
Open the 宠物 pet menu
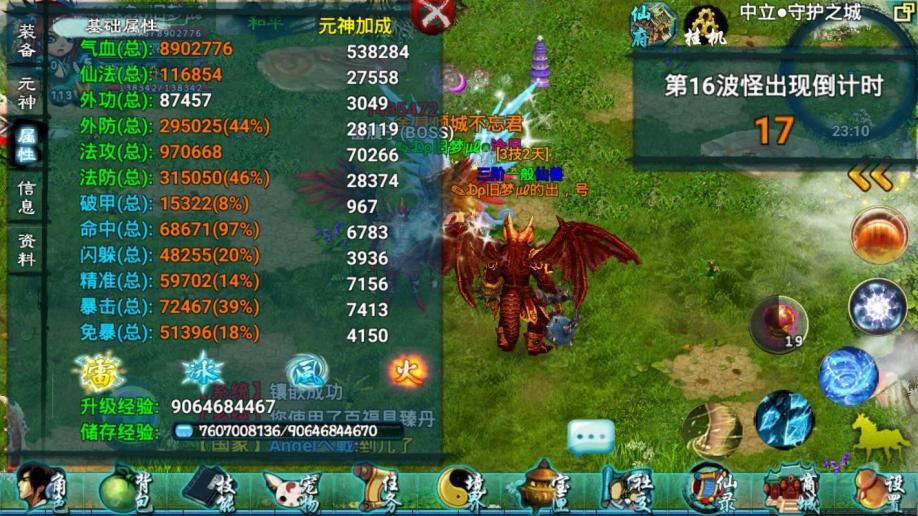(292, 489)
